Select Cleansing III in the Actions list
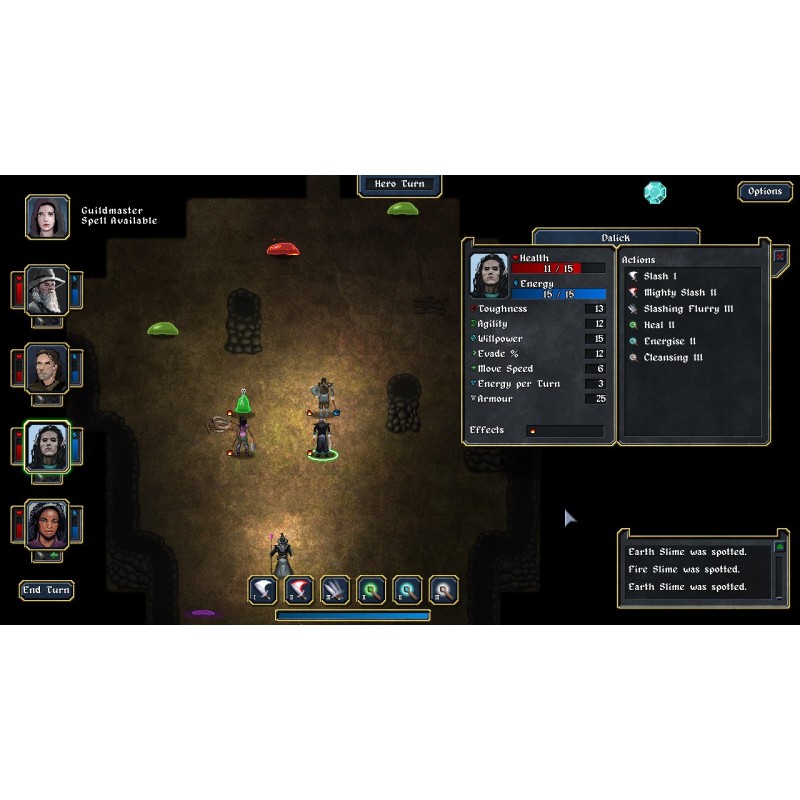This screenshot has width=800, height=800. [673, 357]
